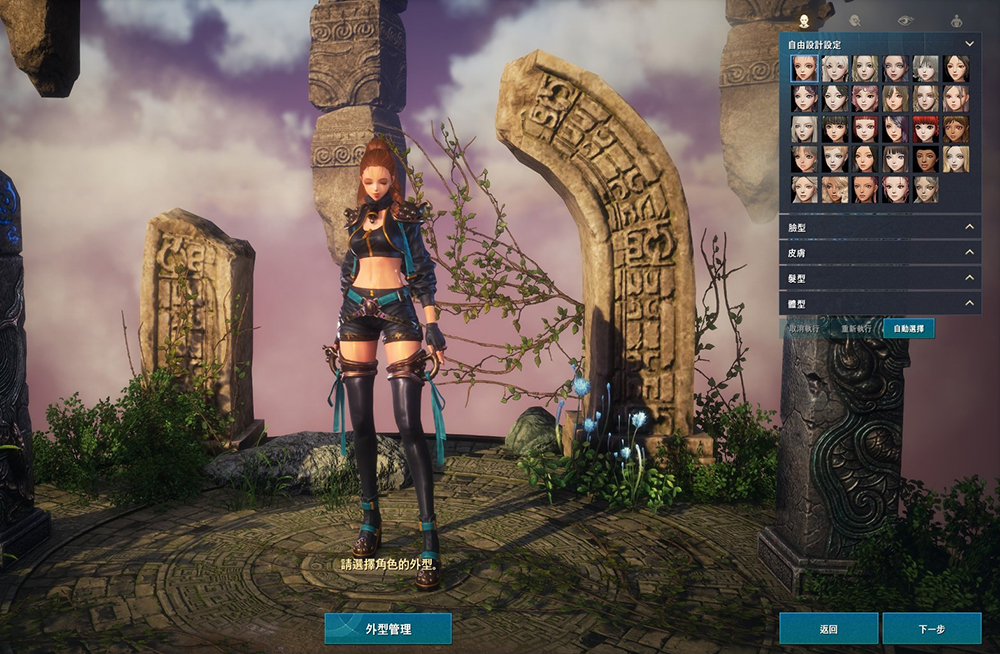Switch to the face presets head tab

804,19
